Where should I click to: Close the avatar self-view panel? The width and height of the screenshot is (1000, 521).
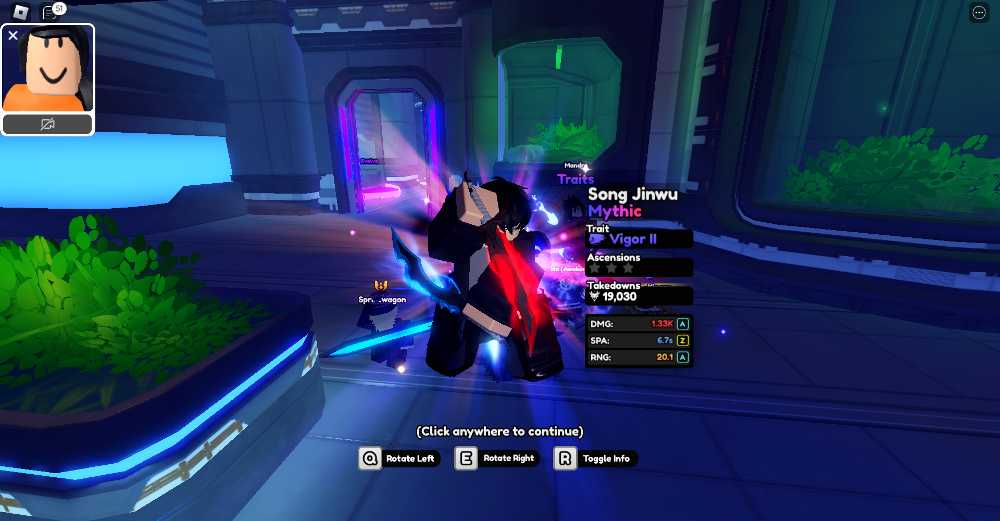(13, 35)
